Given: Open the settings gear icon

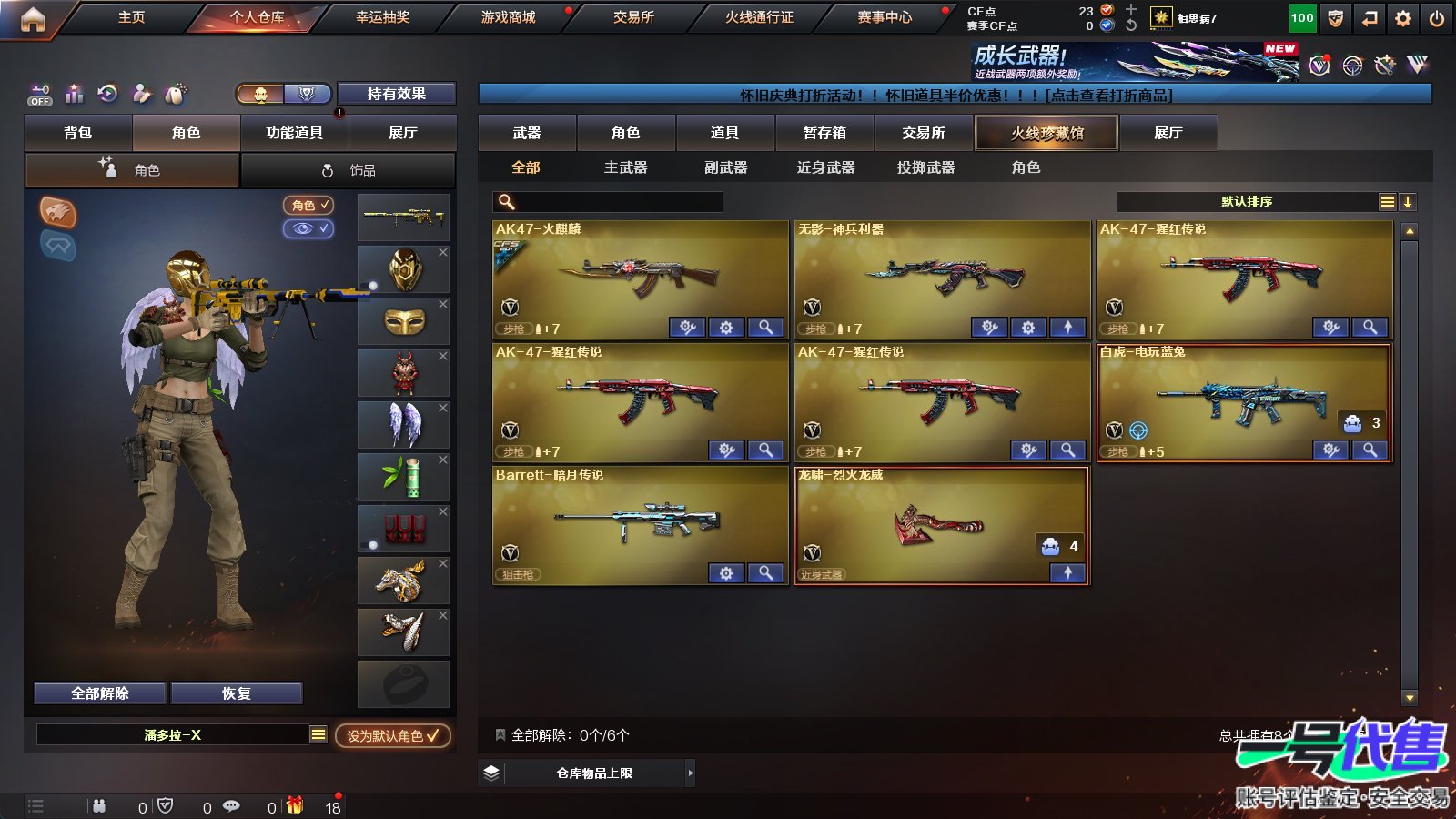Looking at the screenshot, I should (1404, 17).
